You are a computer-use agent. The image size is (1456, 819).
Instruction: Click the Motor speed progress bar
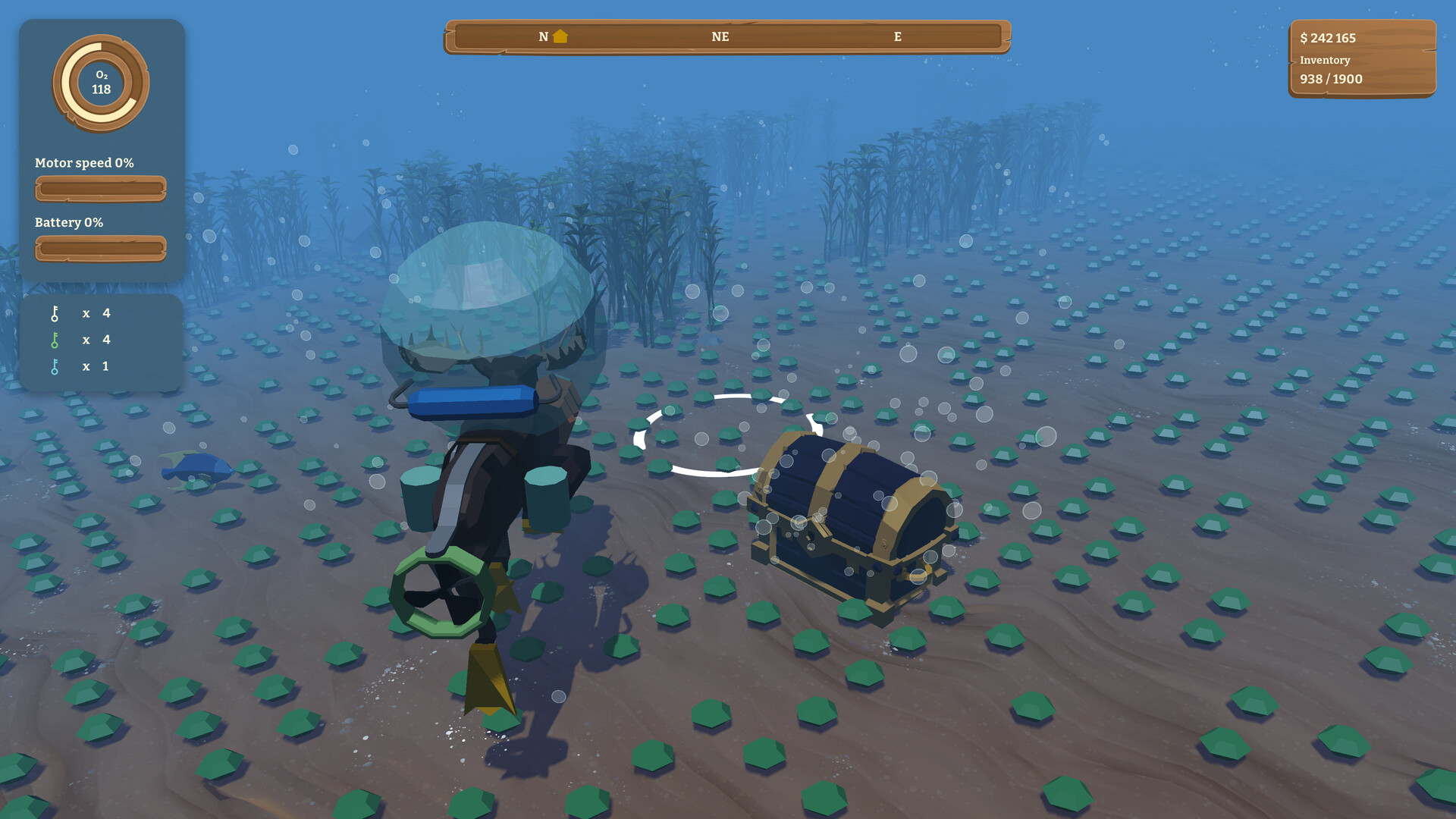pos(100,188)
